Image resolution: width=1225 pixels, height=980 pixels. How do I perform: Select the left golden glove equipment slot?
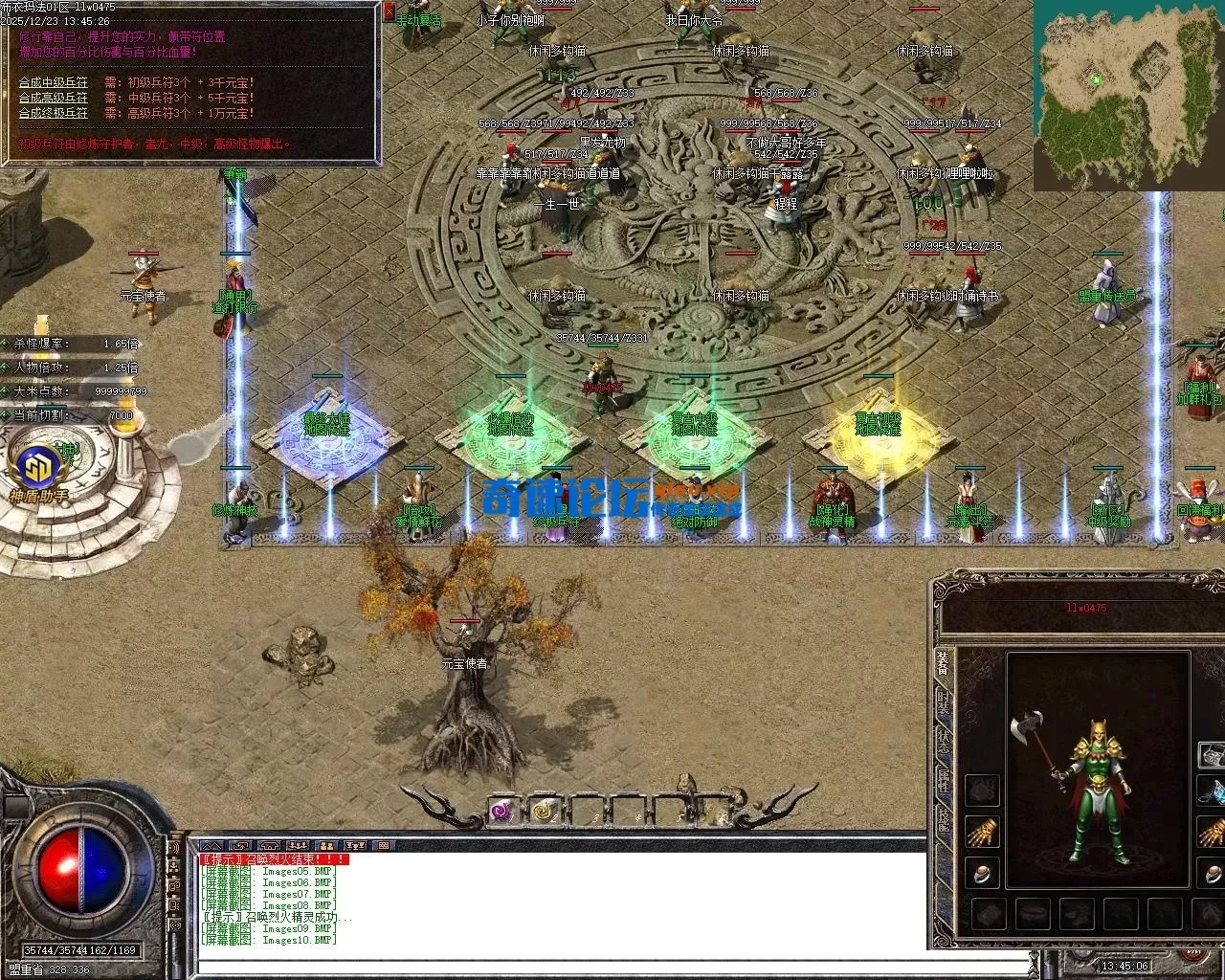(x=981, y=833)
